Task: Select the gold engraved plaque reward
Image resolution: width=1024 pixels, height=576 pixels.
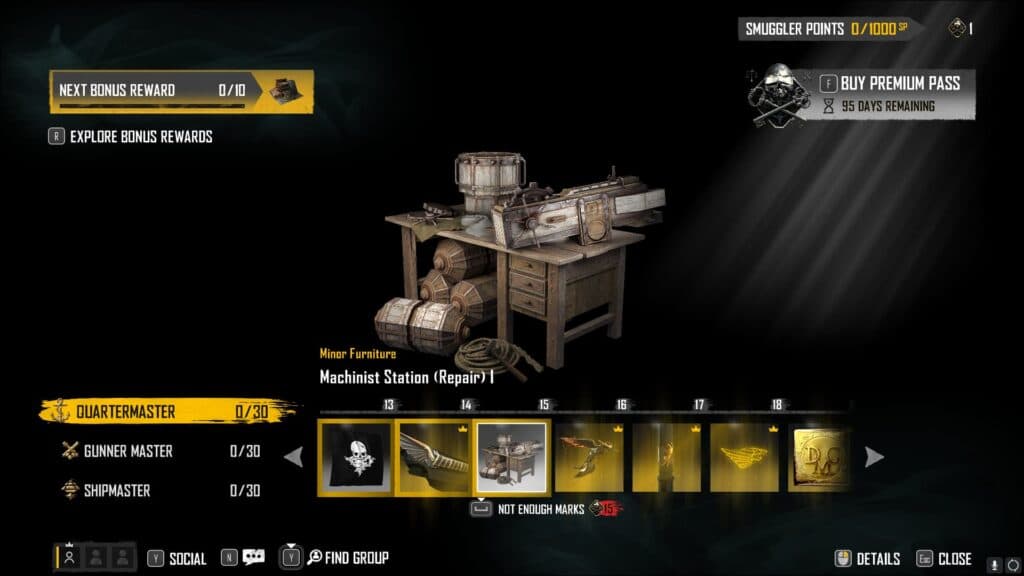Action: click(819, 457)
